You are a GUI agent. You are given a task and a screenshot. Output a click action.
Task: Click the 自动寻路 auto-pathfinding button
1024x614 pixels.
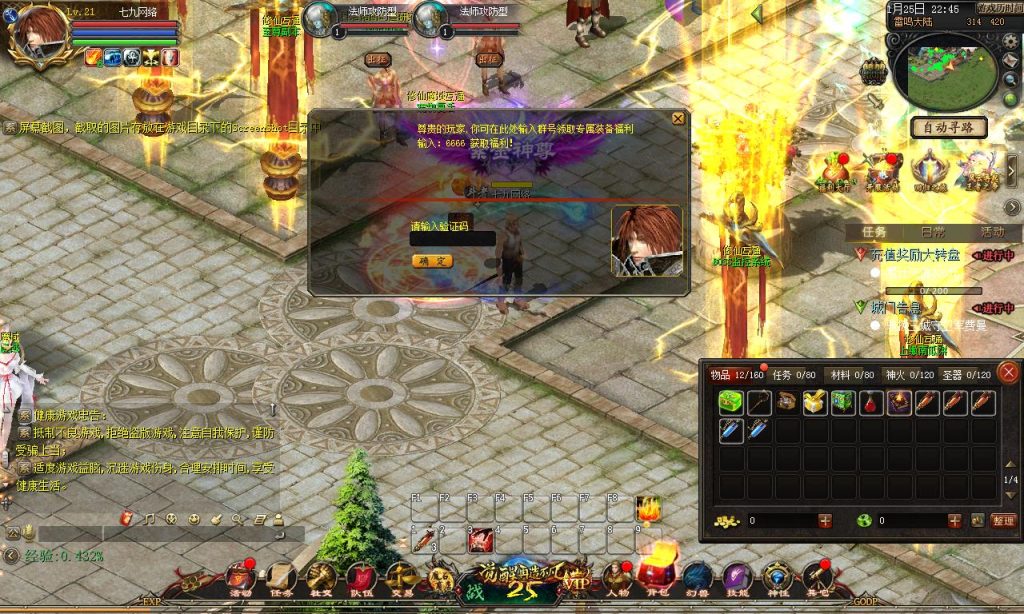coord(949,127)
